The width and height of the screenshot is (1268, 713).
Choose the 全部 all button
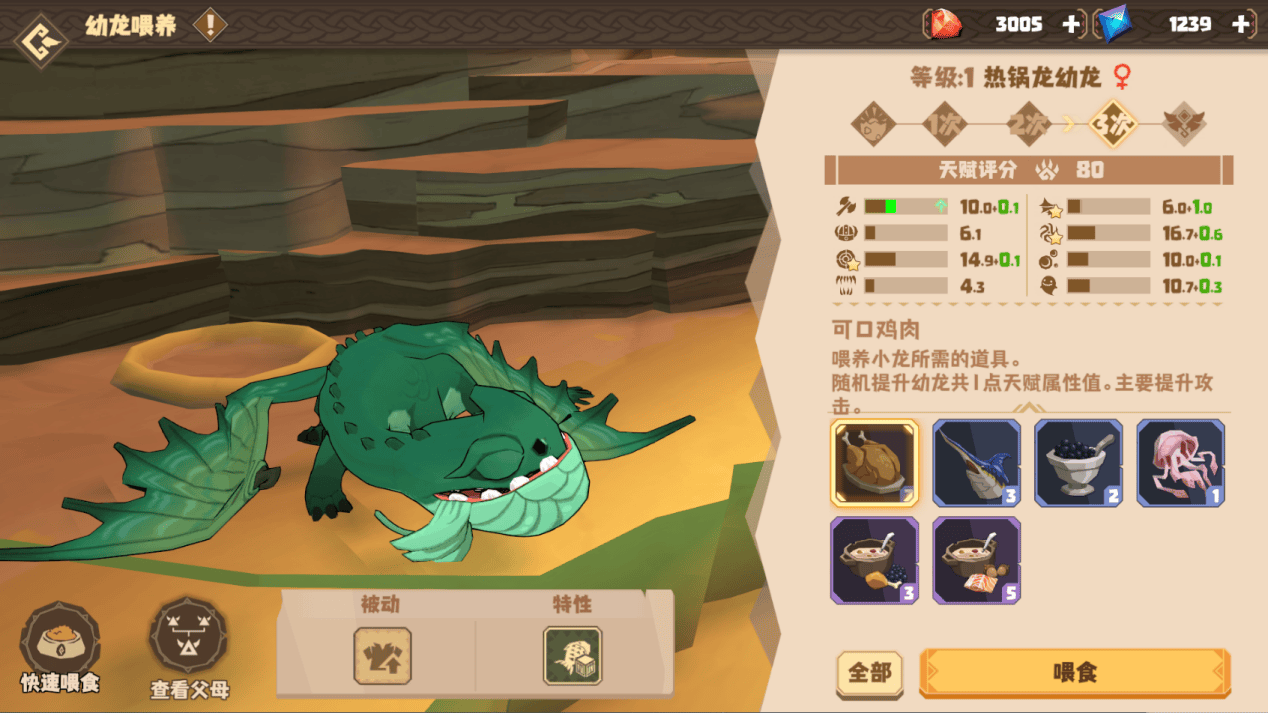[869, 673]
